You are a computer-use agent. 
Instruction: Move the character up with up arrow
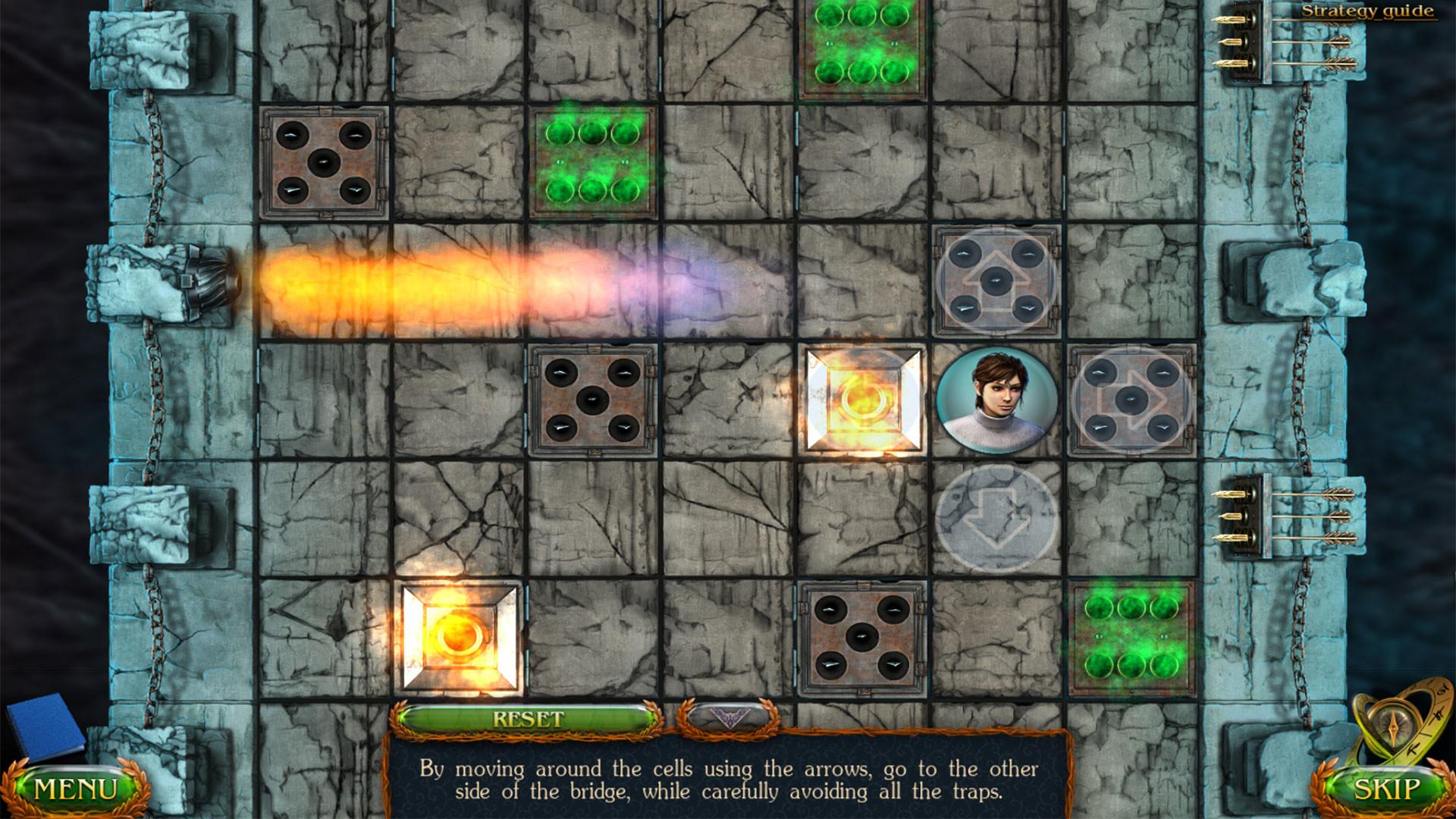tap(996, 280)
